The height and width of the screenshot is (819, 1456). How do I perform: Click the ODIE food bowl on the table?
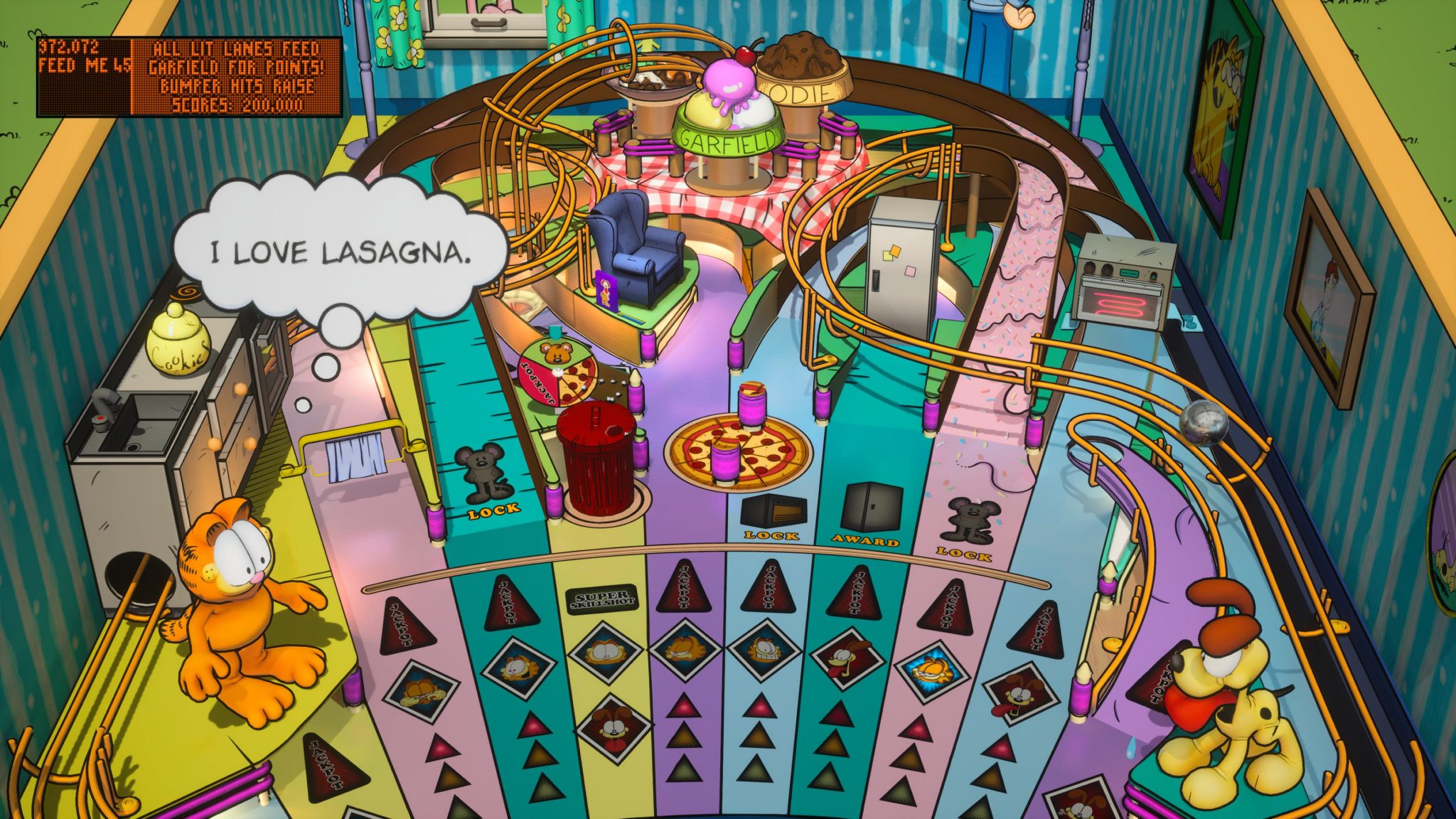pyautogui.click(x=803, y=85)
